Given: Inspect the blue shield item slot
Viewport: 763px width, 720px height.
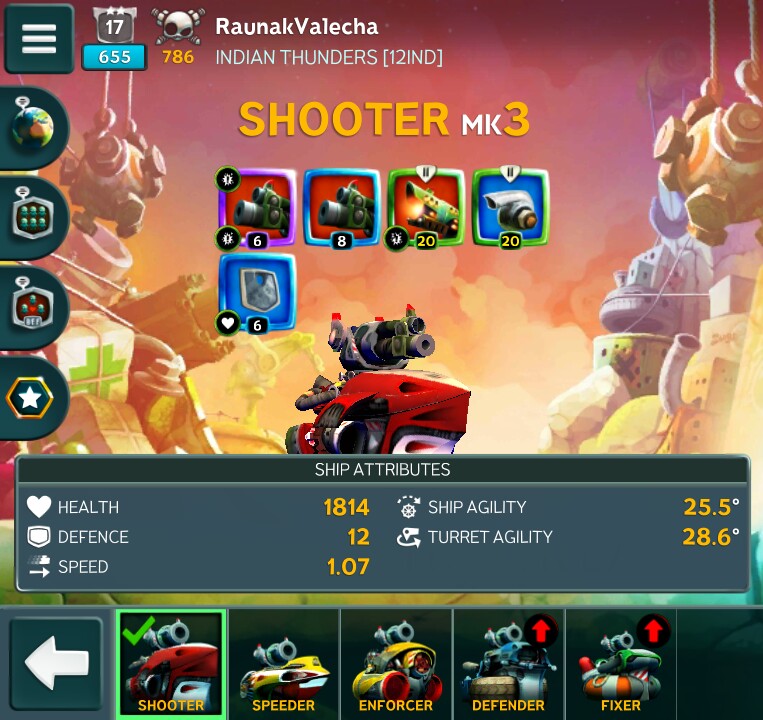Looking at the screenshot, I should pyautogui.click(x=257, y=291).
